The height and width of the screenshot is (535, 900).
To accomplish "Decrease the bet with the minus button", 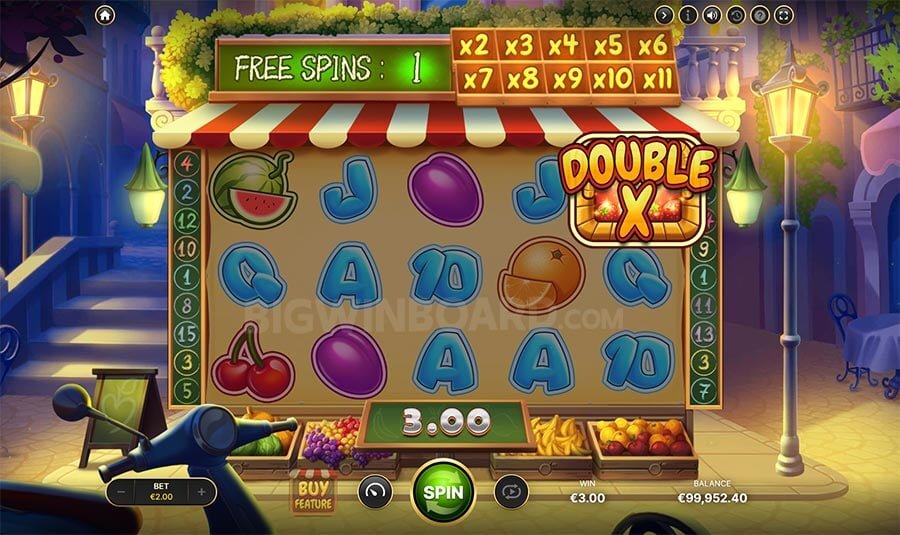I will pyautogui.click(x=121, y=492).
